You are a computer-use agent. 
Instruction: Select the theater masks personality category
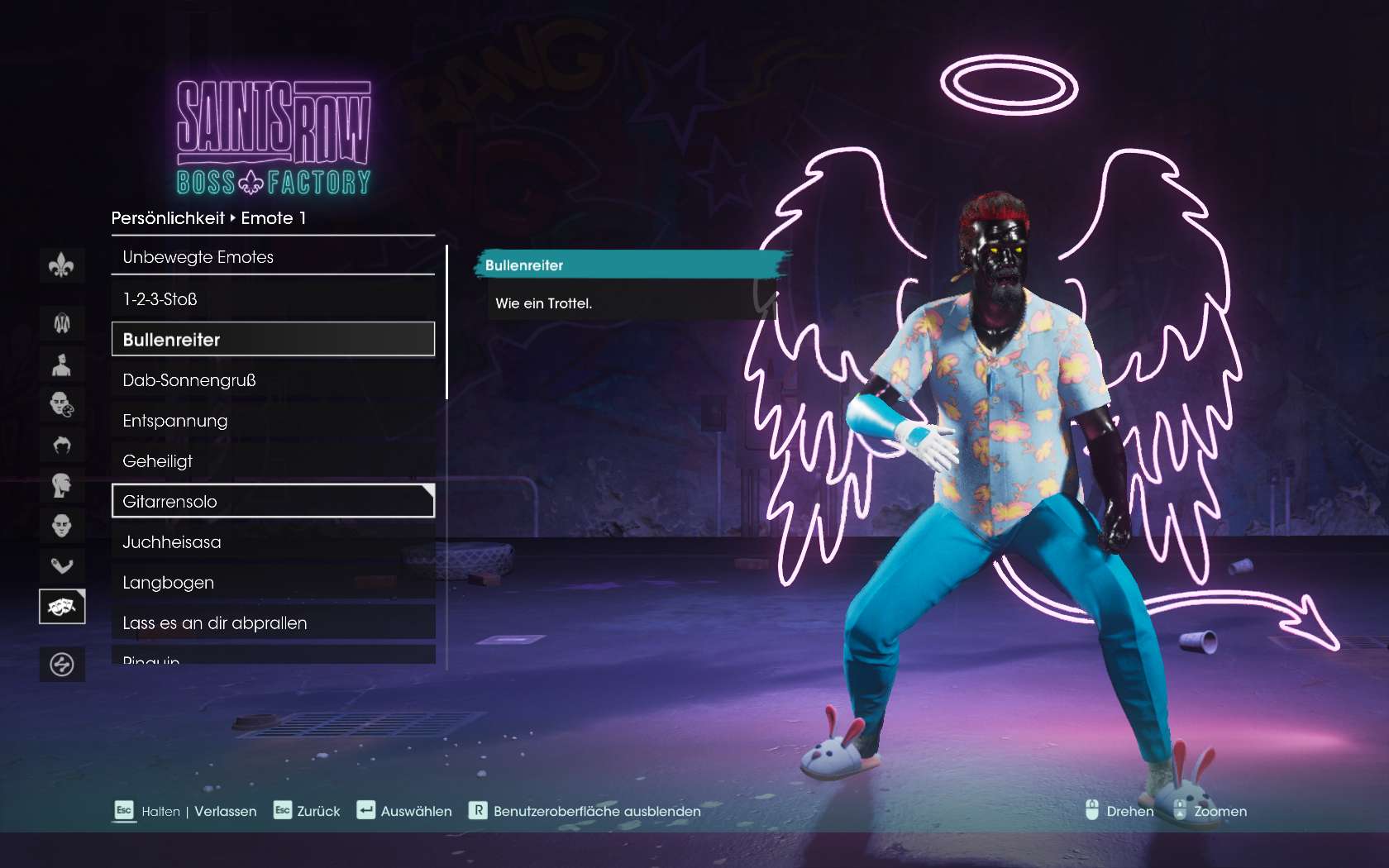click(62, 607)
